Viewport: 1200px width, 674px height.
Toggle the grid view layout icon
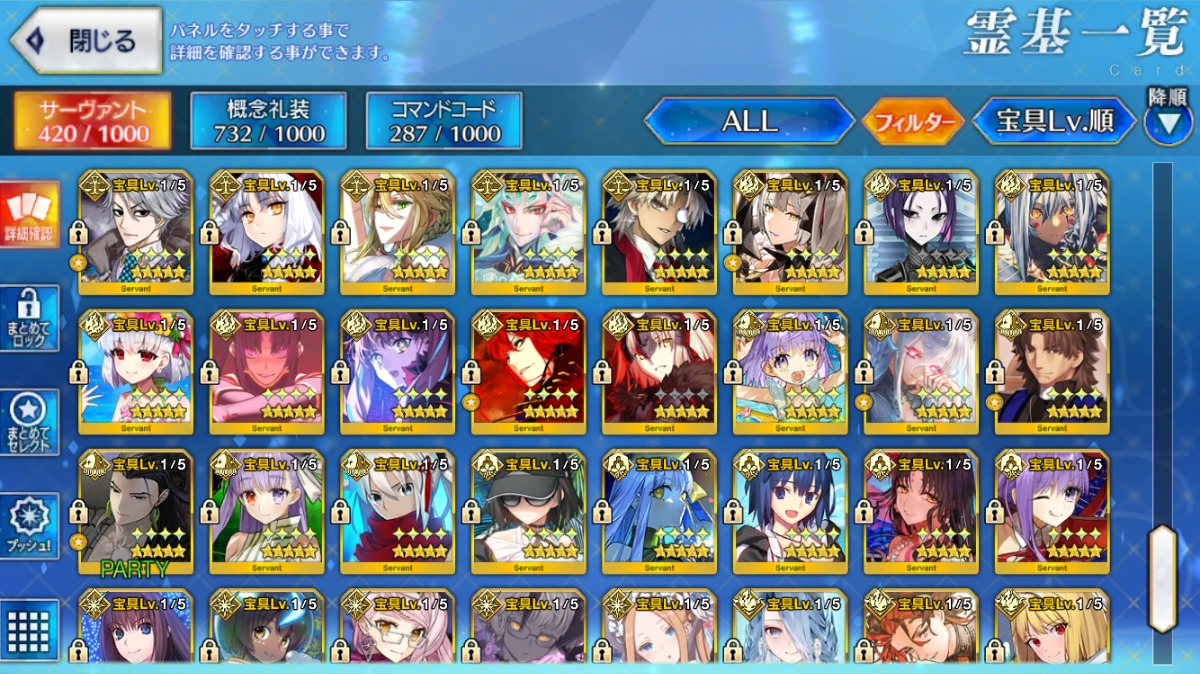pyautogui.click(x=29, y=629)
